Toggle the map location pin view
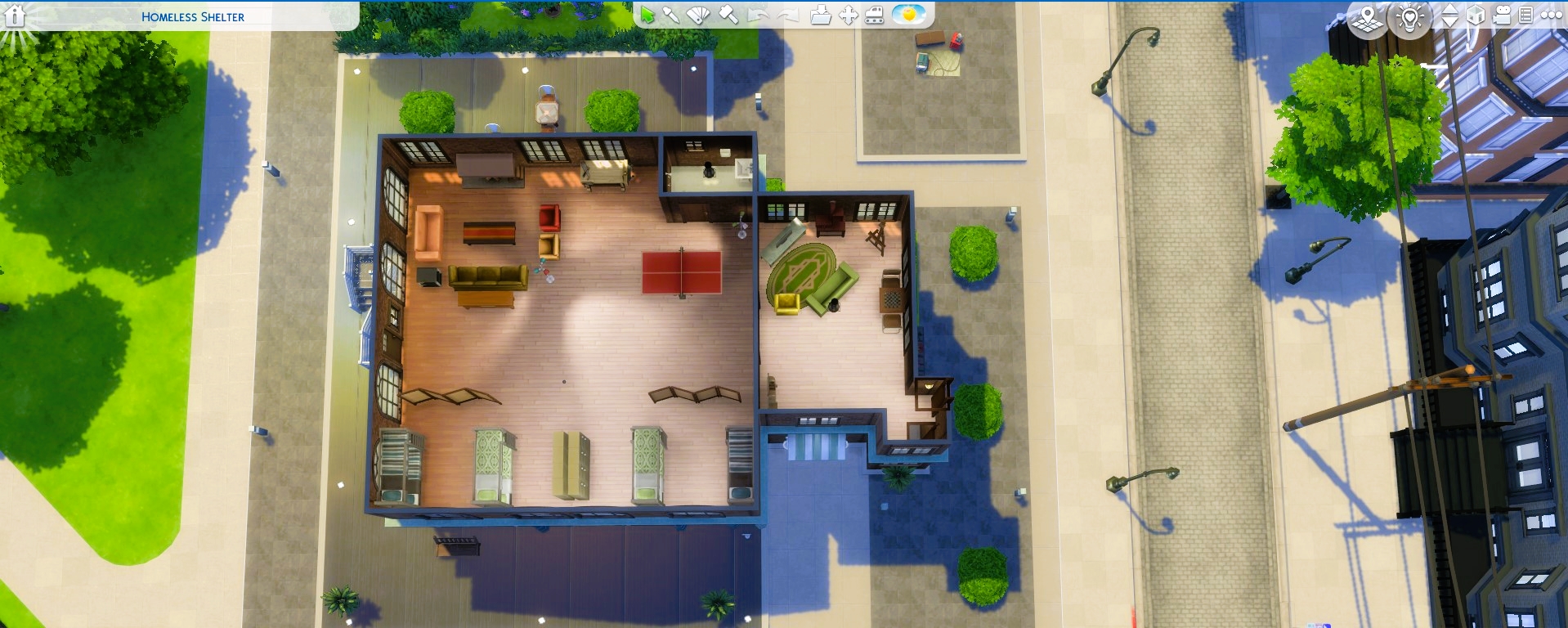Image resolution: width=1568 pixels, height=628 pixels. [x=1367, y=16]
